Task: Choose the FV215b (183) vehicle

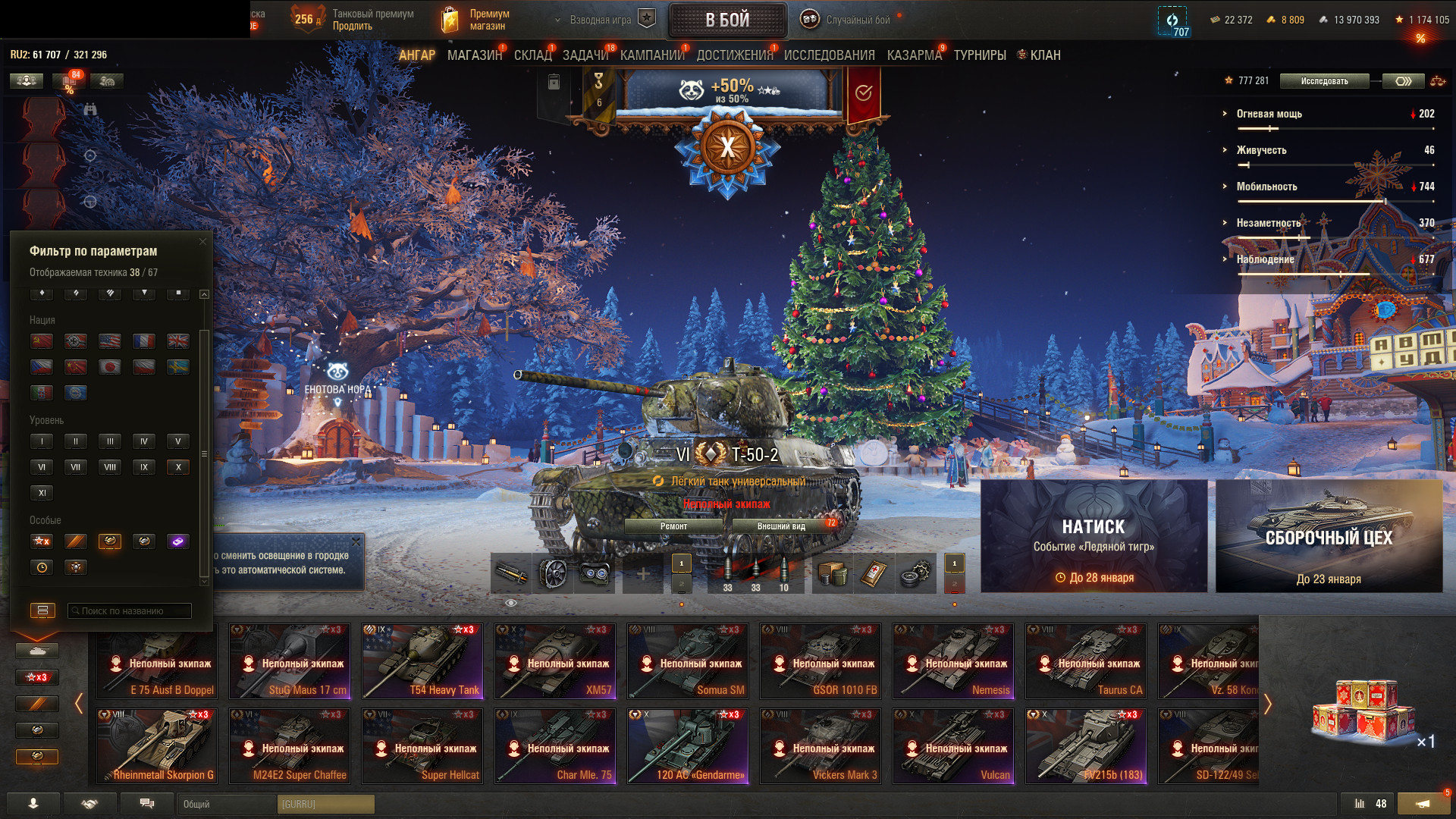Action: (x=1086, y=746)
